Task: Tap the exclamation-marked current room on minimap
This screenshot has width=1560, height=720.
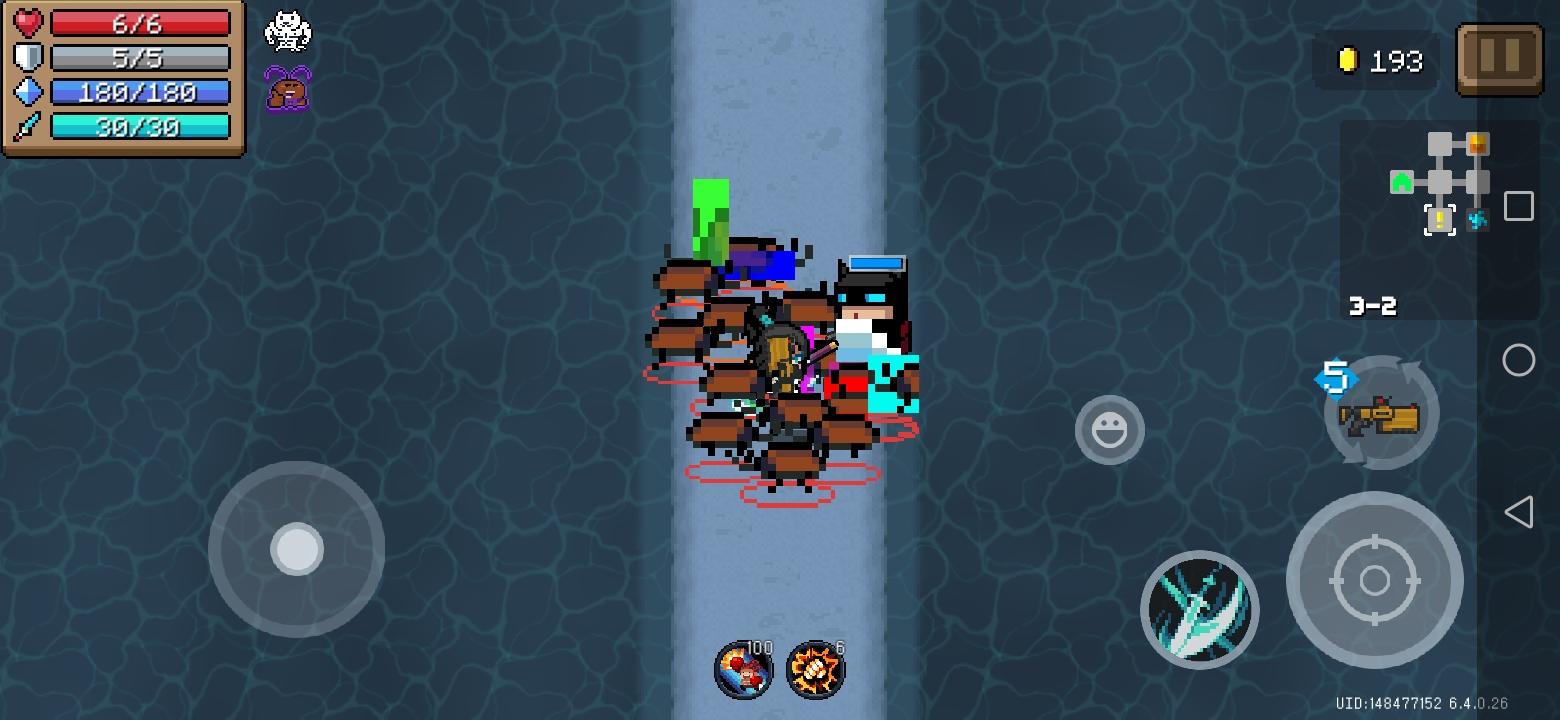Action: pyautogui.click(x=1438, y=218)
